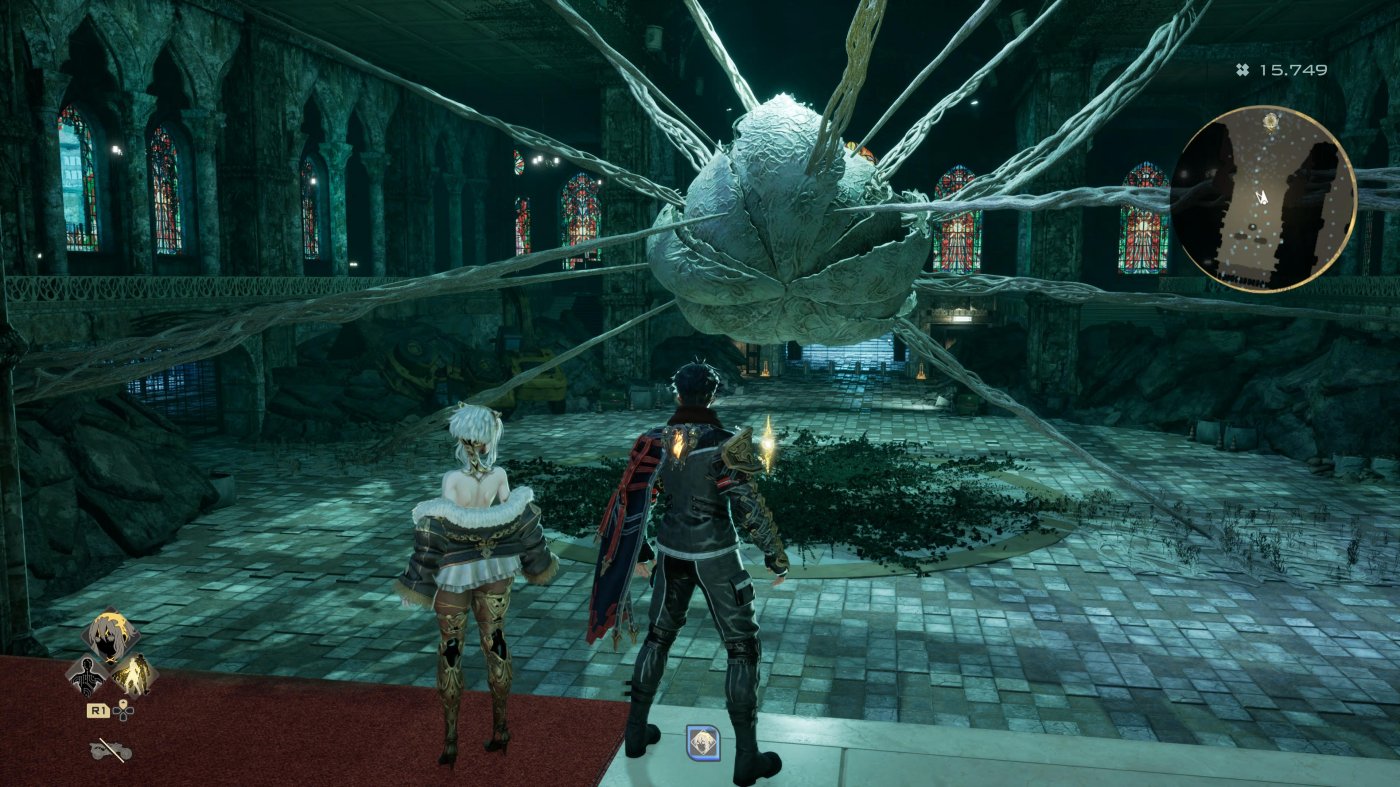Select the companion portrait icon above the R1 prompt
Screen dimensions: 1400x787
110,636
